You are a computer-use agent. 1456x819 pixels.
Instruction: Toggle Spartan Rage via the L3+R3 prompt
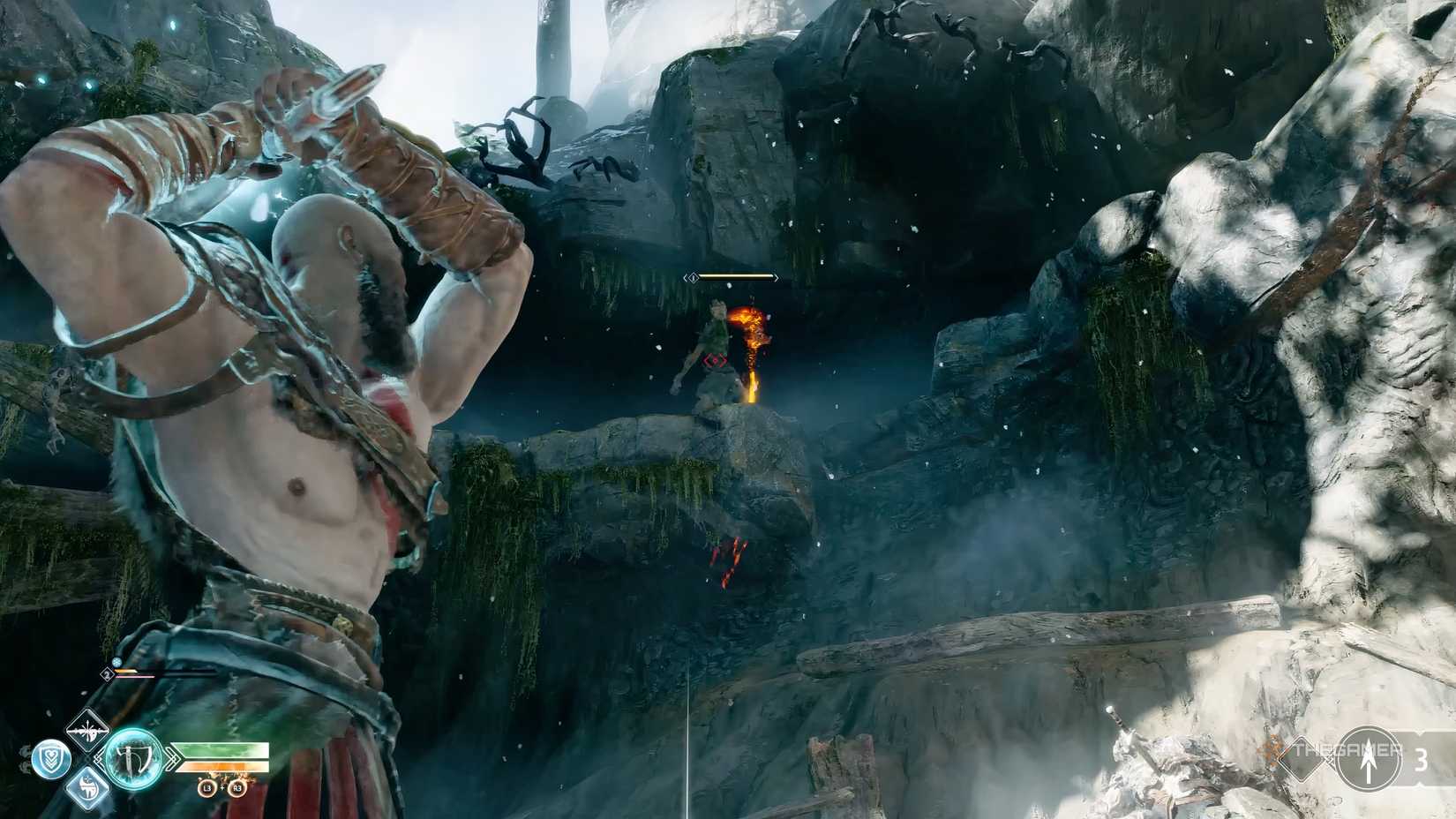point(221,789)
